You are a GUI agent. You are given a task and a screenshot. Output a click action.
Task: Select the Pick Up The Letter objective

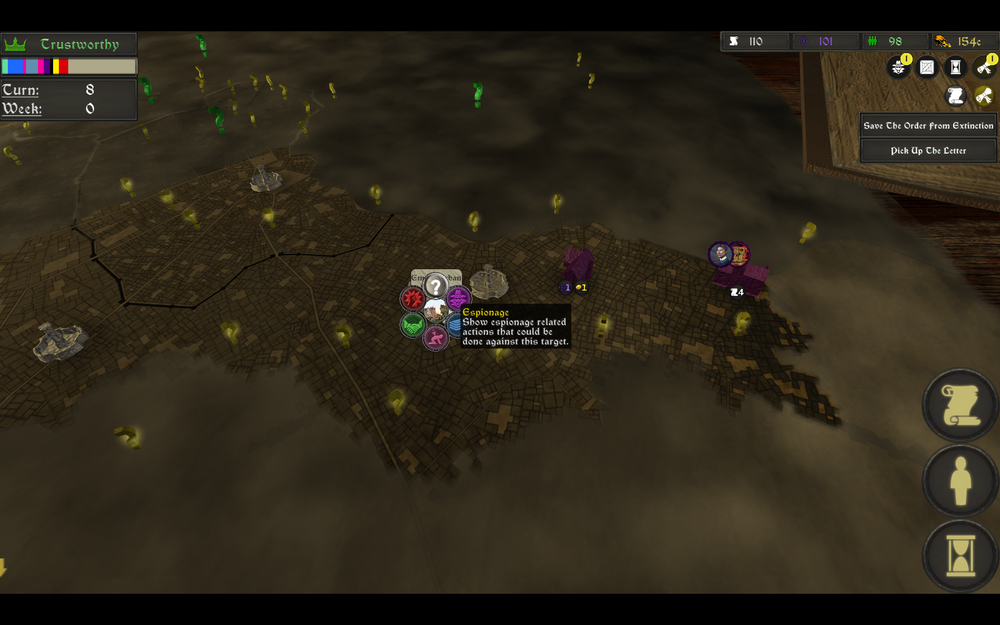point(929,151)
